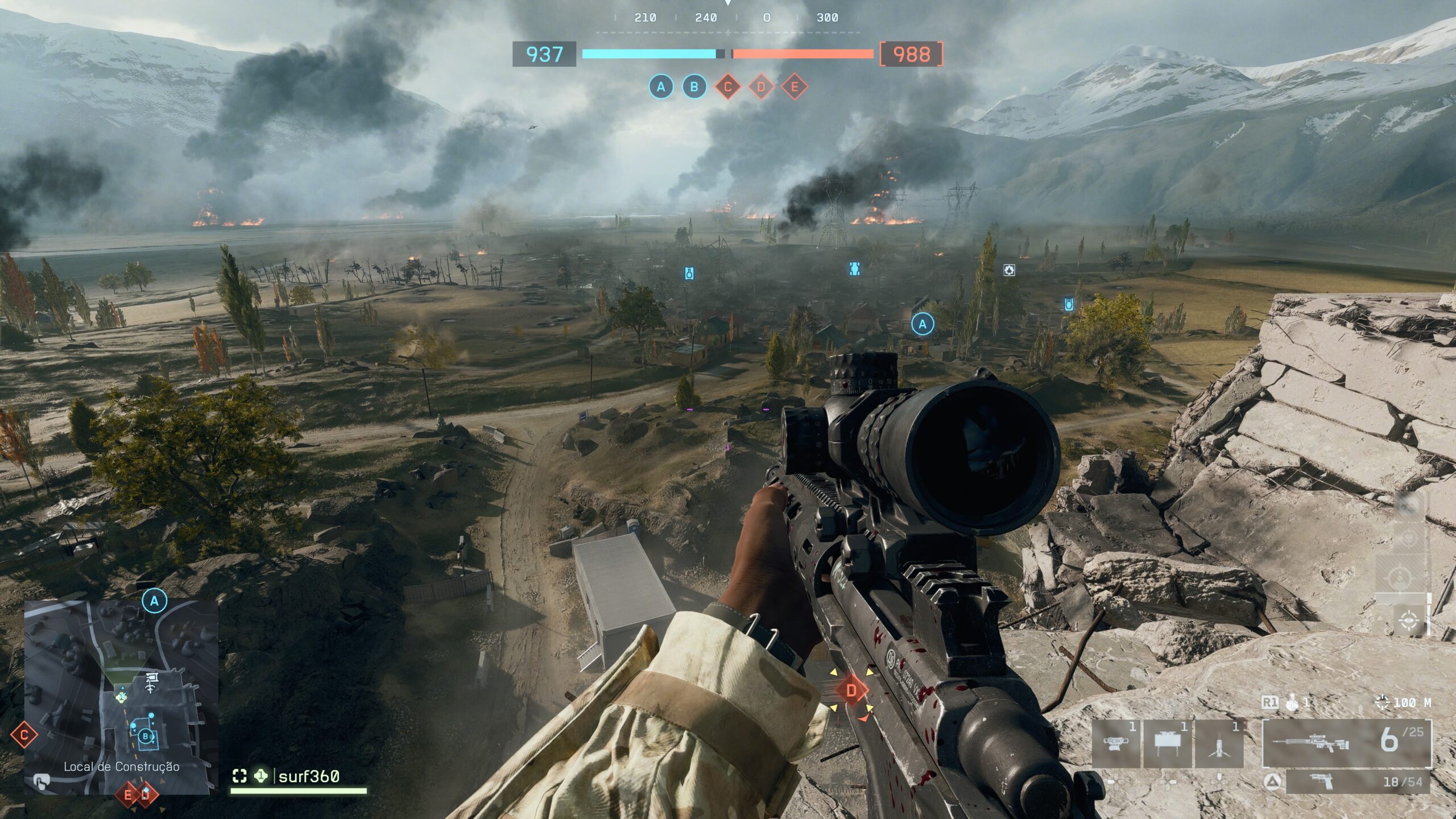Image resolution: width=1456 pixels, height=819 pixels.
Task: Click the eye-in-crosshair scope mode icon
Action: pyautogui.click(x=1409, y=620)
